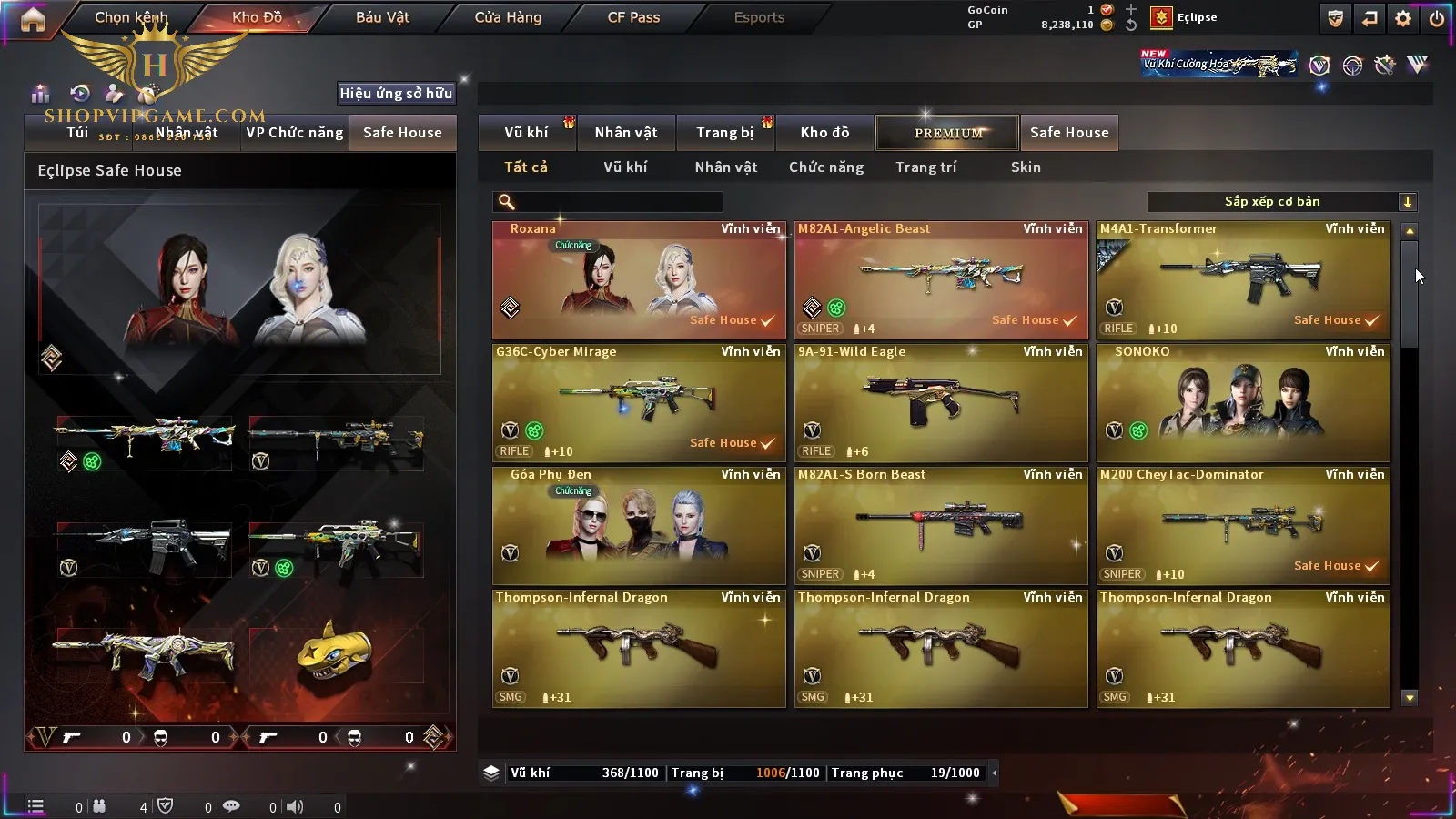
Task: Switch to the Vũ khí inventory tab
Action: 526,133
